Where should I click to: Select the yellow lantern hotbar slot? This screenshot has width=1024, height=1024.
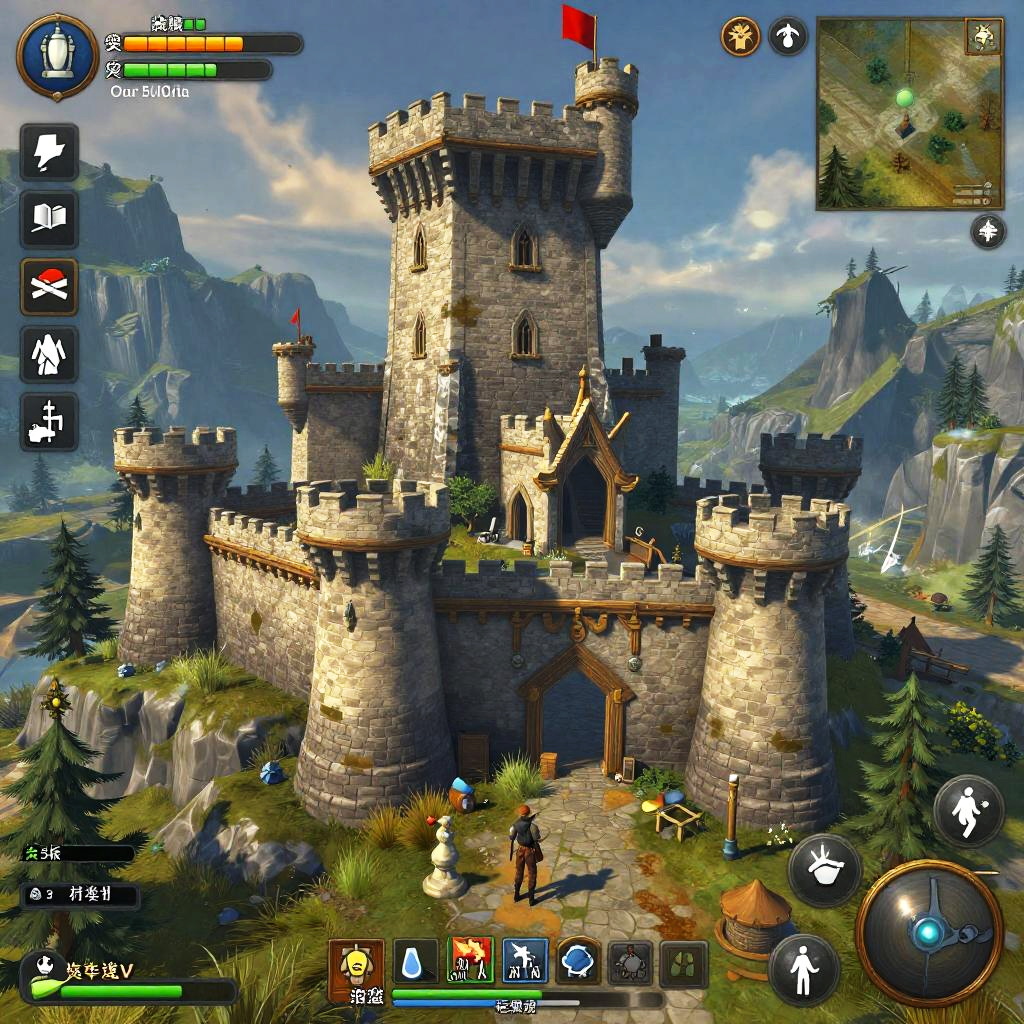[356, 964]
